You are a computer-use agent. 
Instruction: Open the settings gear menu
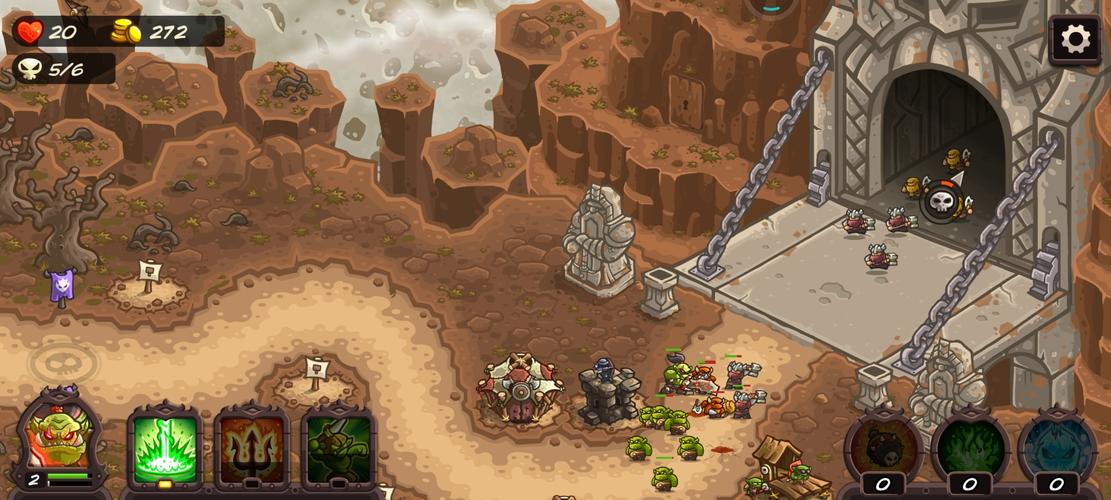tap(1075, 40)
